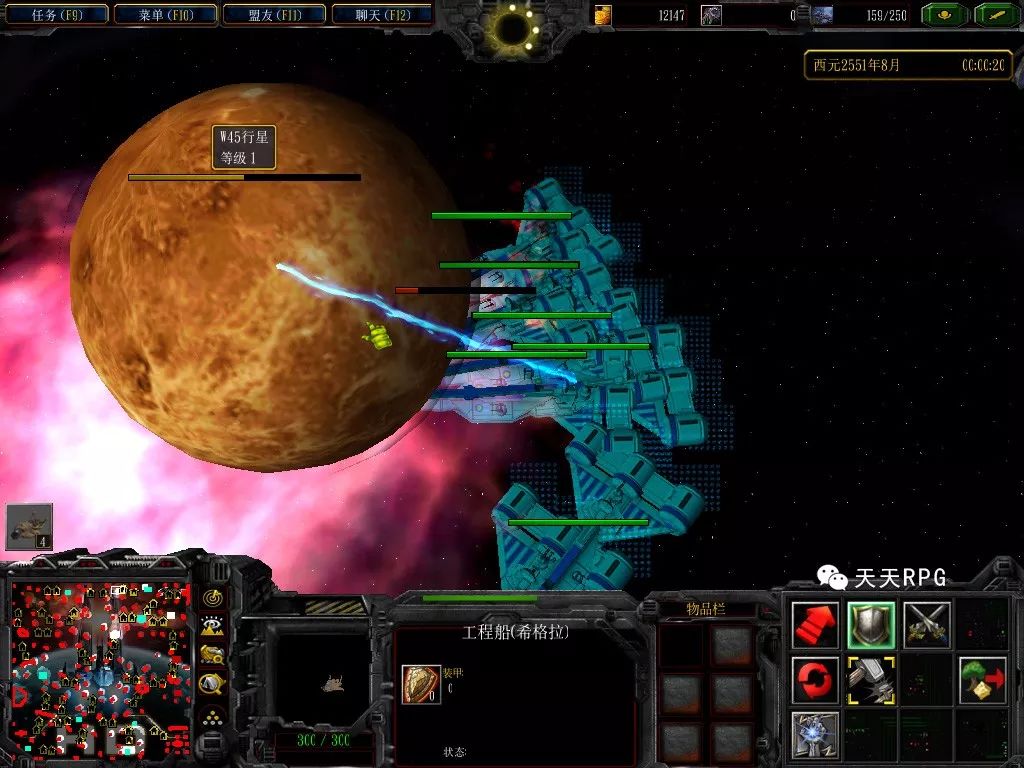1024x768 pixels.
Task: Toggle minimap terrain display eye button
Action: (x=213, y=627)
